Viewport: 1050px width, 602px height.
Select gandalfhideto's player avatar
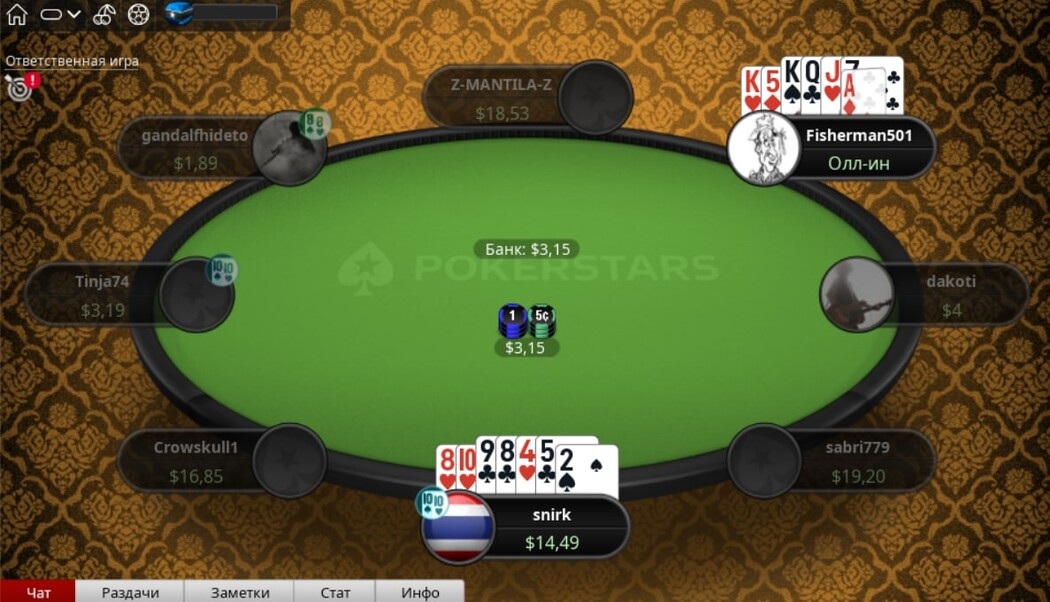coord(289,148)
